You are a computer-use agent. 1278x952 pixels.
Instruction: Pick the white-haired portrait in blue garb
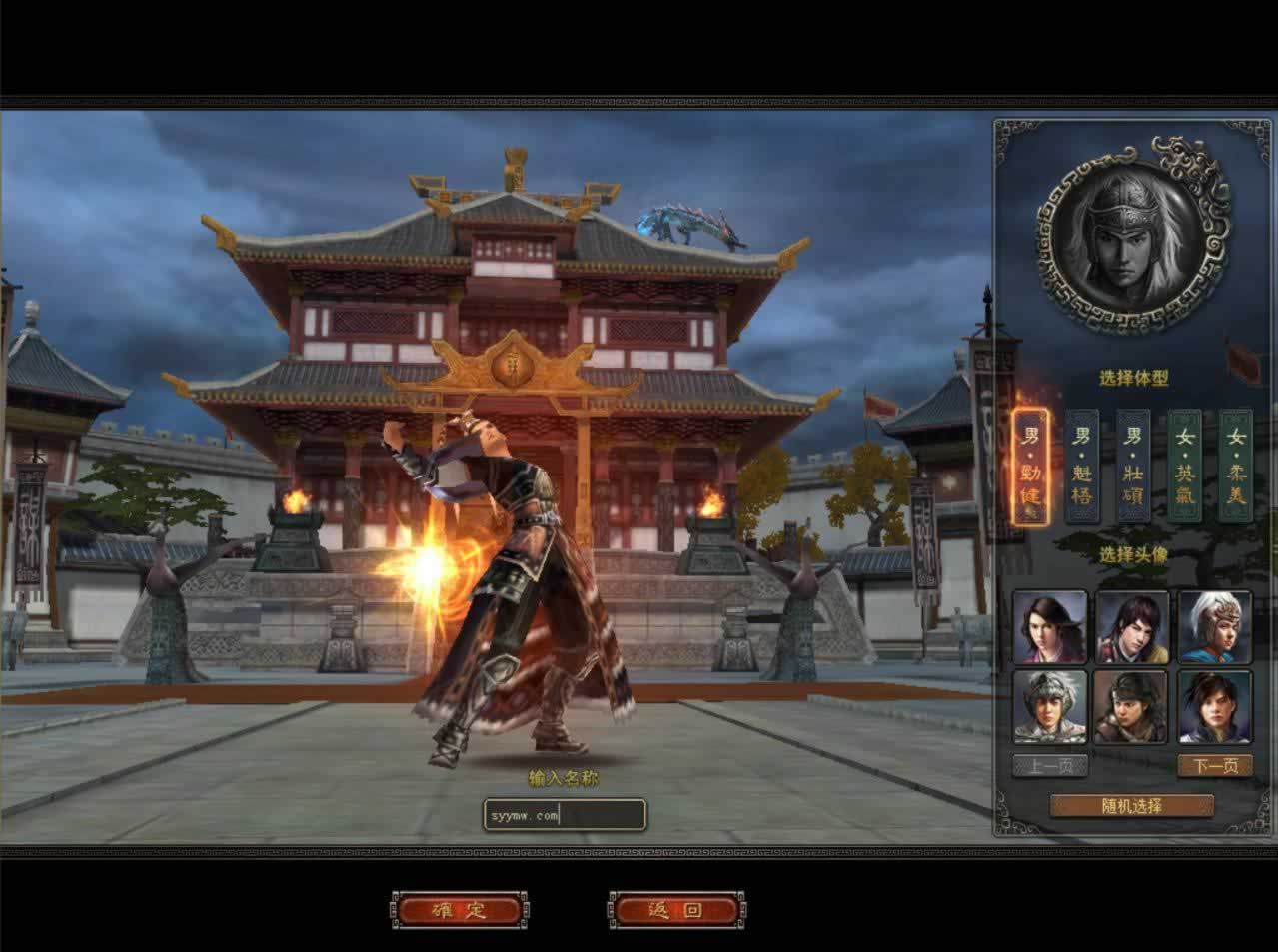(x=1214, y=627)
